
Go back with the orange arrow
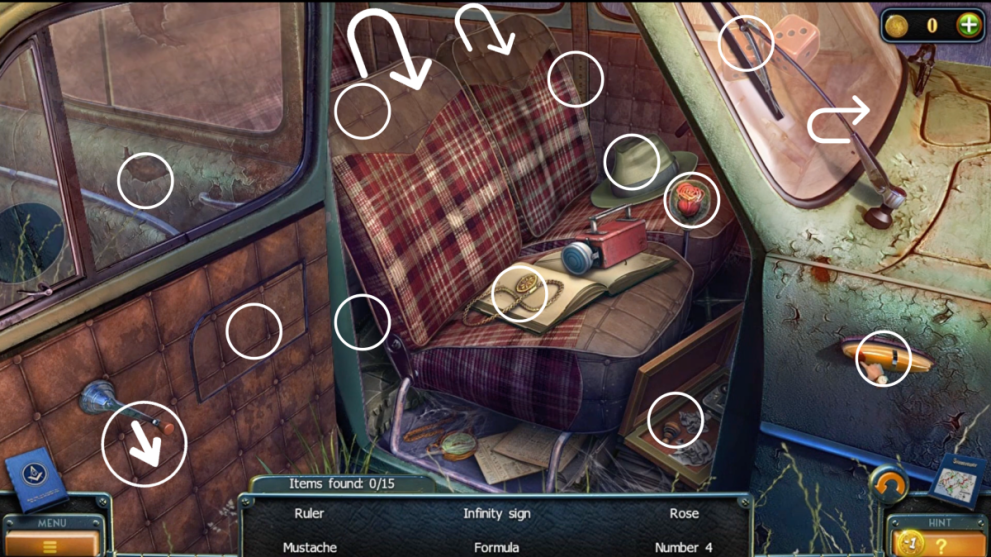click(888, 487)
